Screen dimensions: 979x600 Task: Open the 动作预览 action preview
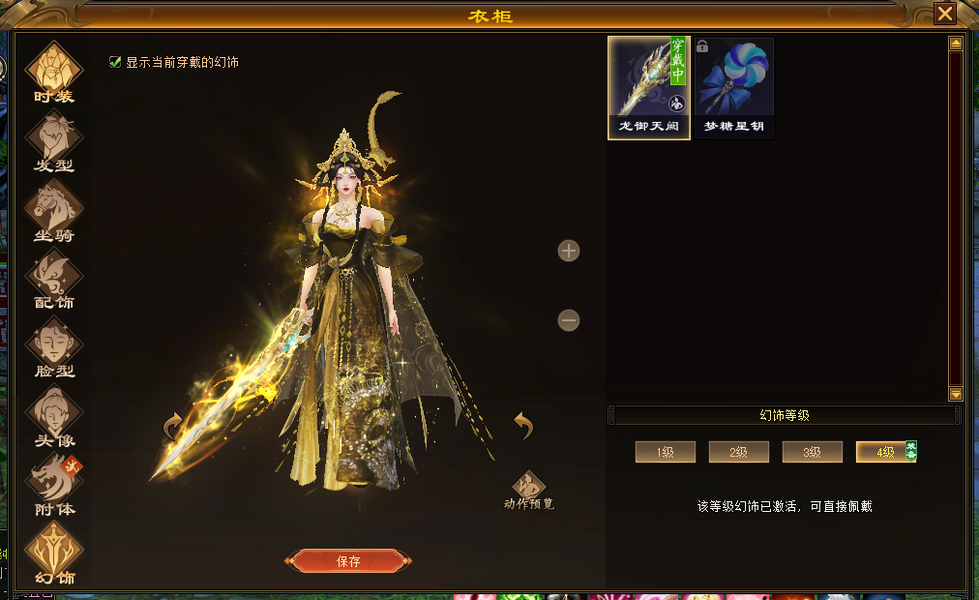(529, 487)
